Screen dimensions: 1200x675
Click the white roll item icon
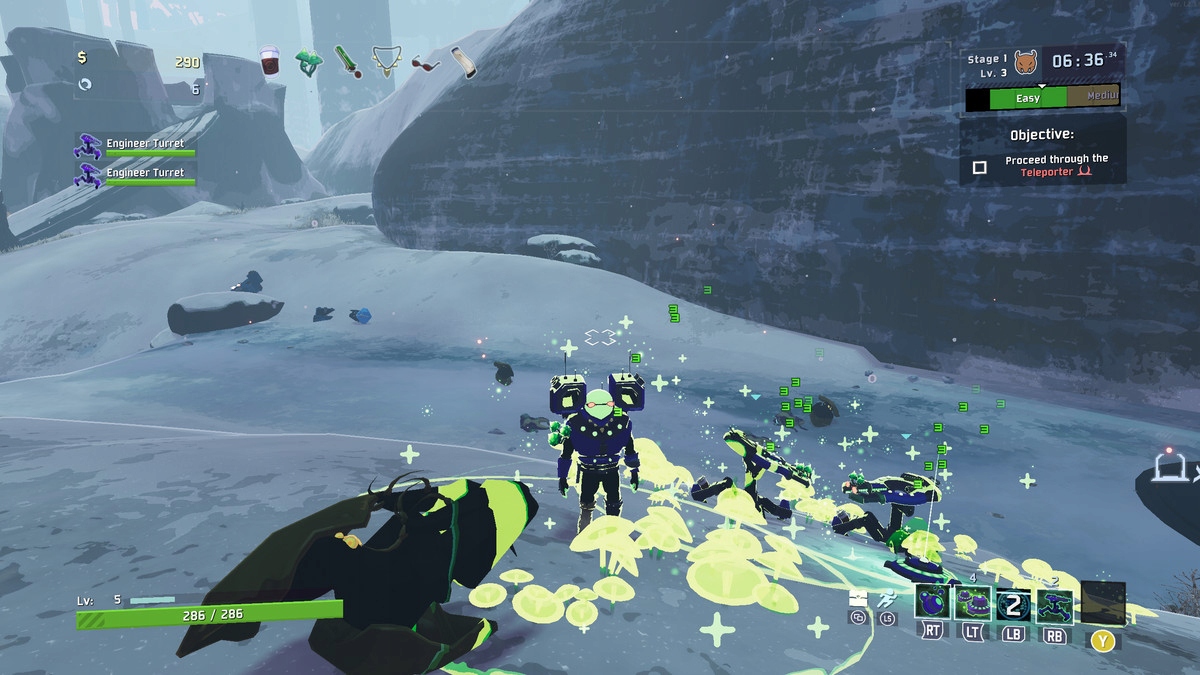pos(463,62)
